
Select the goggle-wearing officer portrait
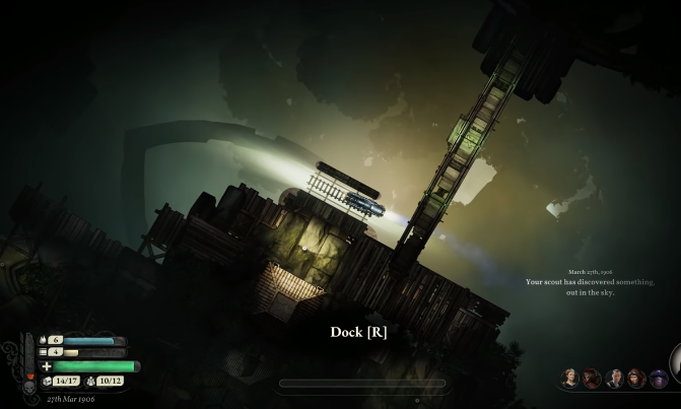tap(636, 378)
